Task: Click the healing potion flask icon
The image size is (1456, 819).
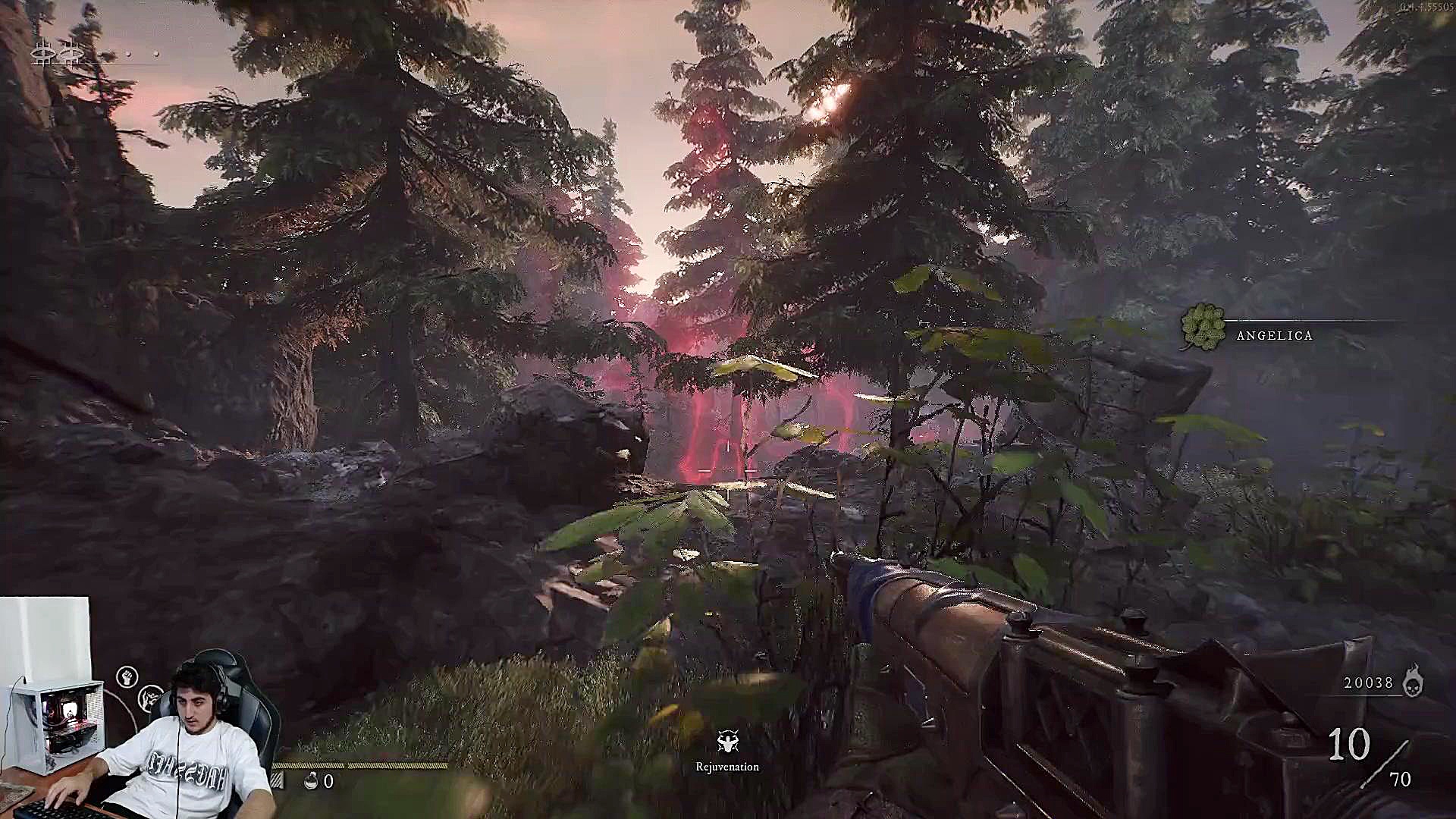Action: point(311,780)
